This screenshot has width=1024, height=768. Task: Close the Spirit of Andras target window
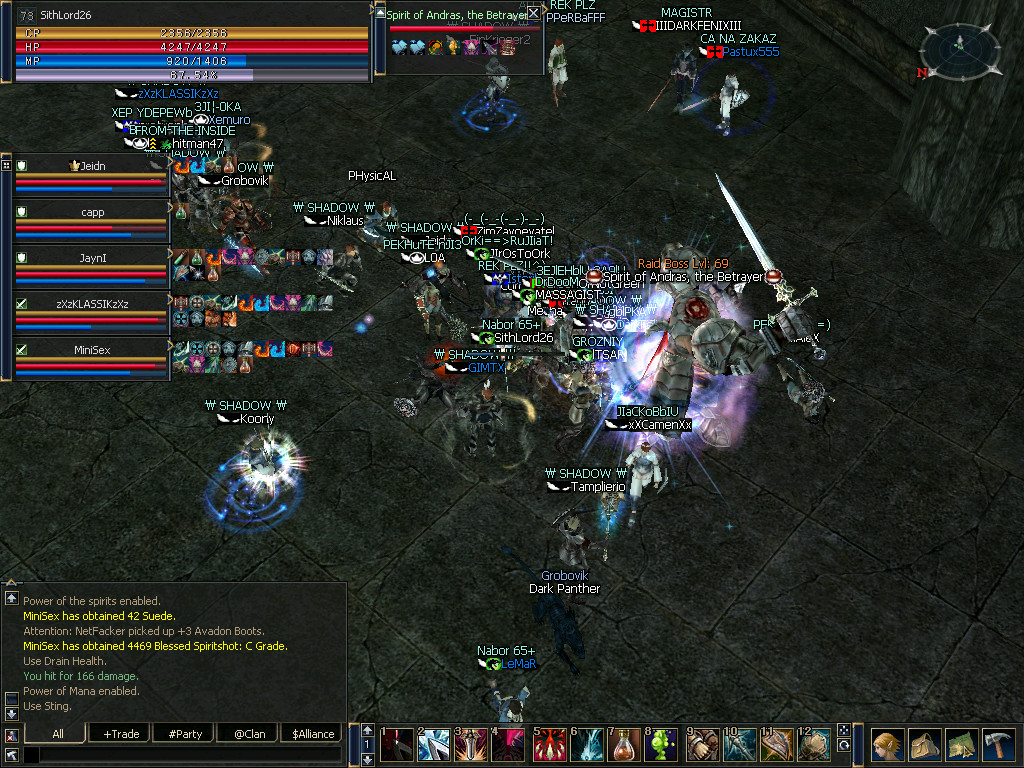tap(534, 13)
